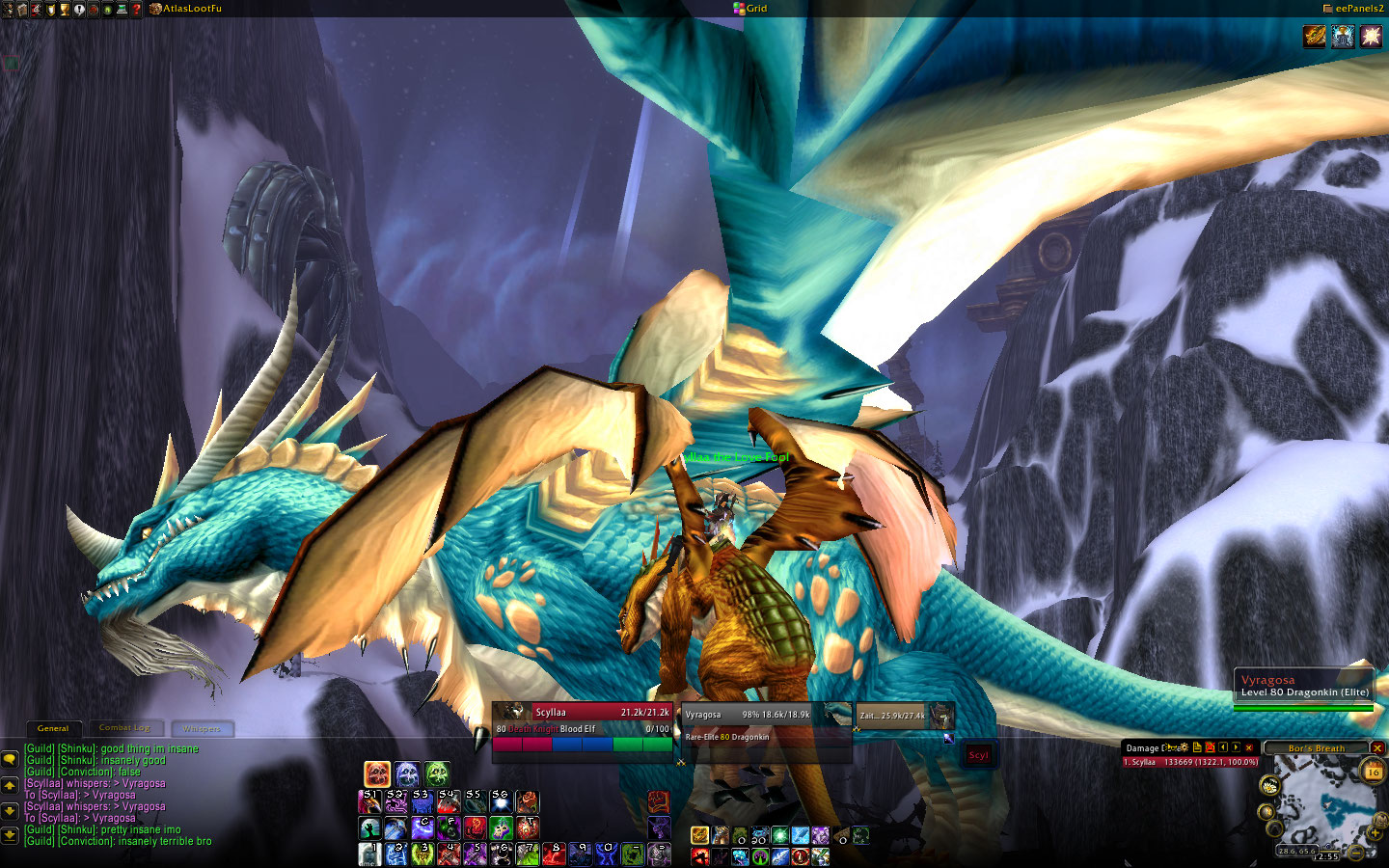This screenshot has width=1389, height=868.
Task: Open the red question mark help icon
Action: (x=136, y=9)
